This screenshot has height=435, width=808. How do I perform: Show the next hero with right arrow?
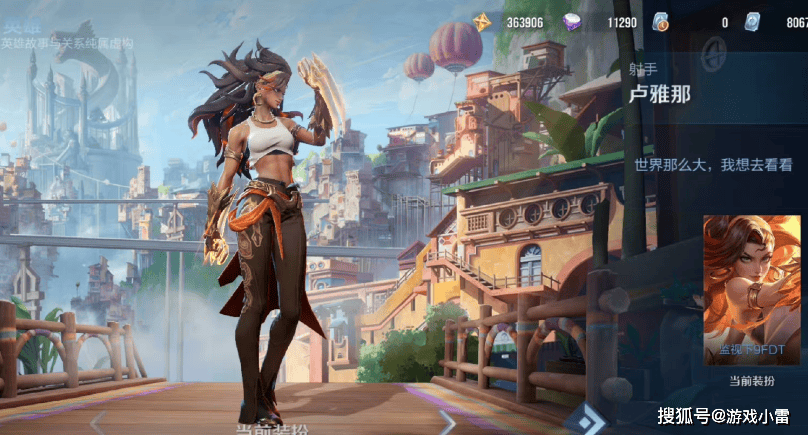(x=448, y=421)
